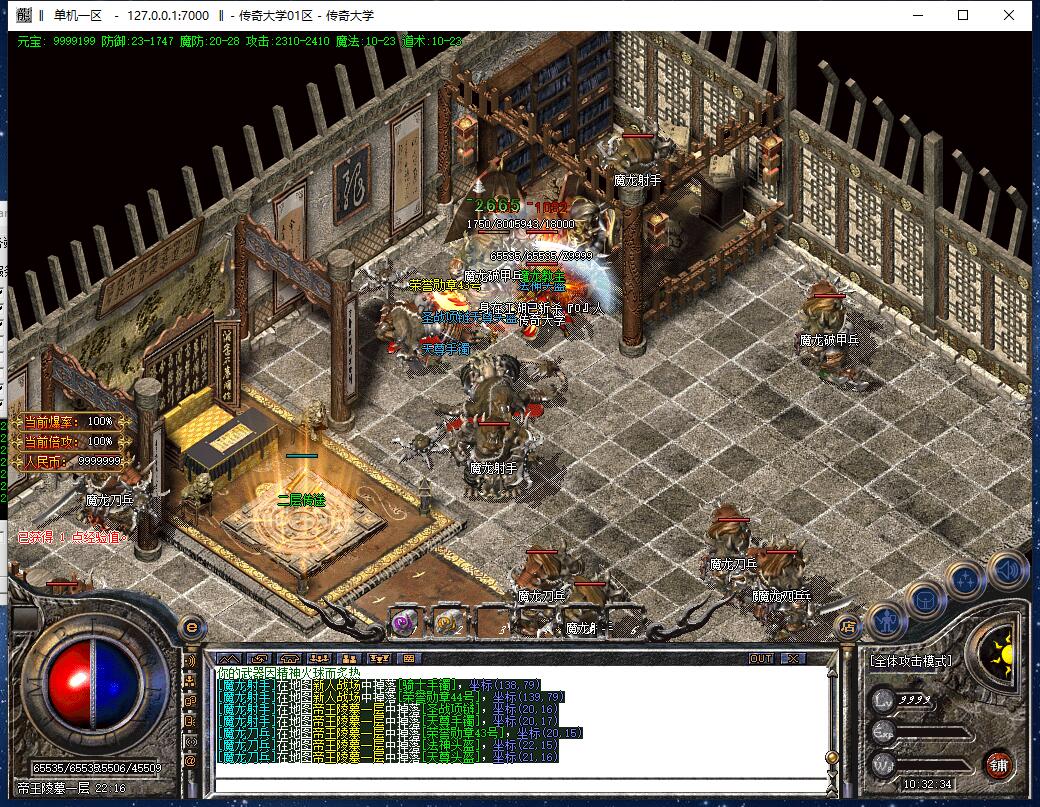This screenshot has width=1040, height=807.
Task: Toggle the sound speaker icon
Action: click(x=1007, y=568)
